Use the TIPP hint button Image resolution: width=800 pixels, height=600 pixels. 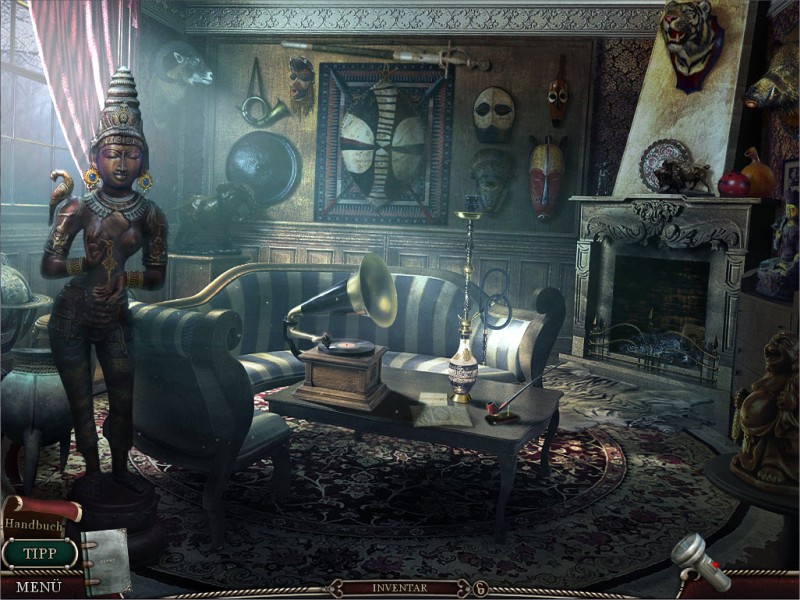pos(39,554)
